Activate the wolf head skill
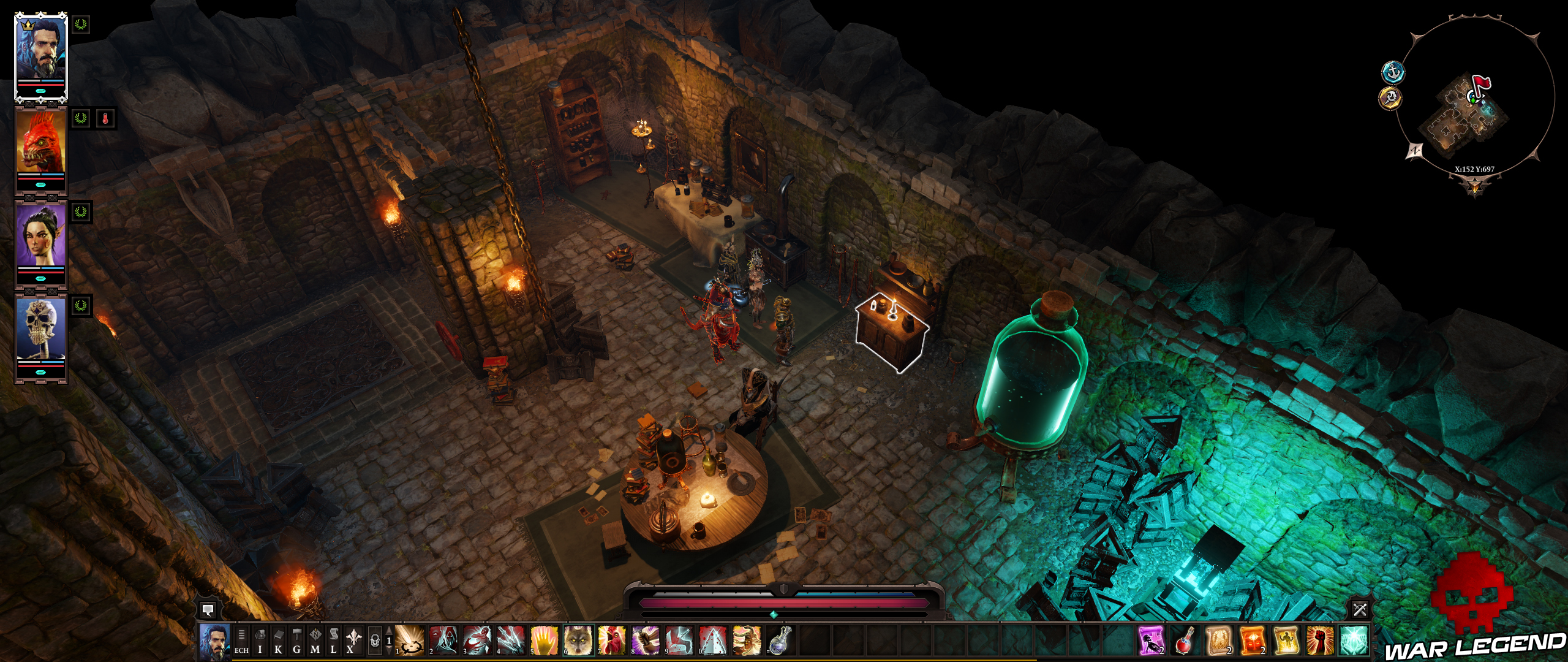The width and height of the screenshot is (1568, 662). point(578,641)
